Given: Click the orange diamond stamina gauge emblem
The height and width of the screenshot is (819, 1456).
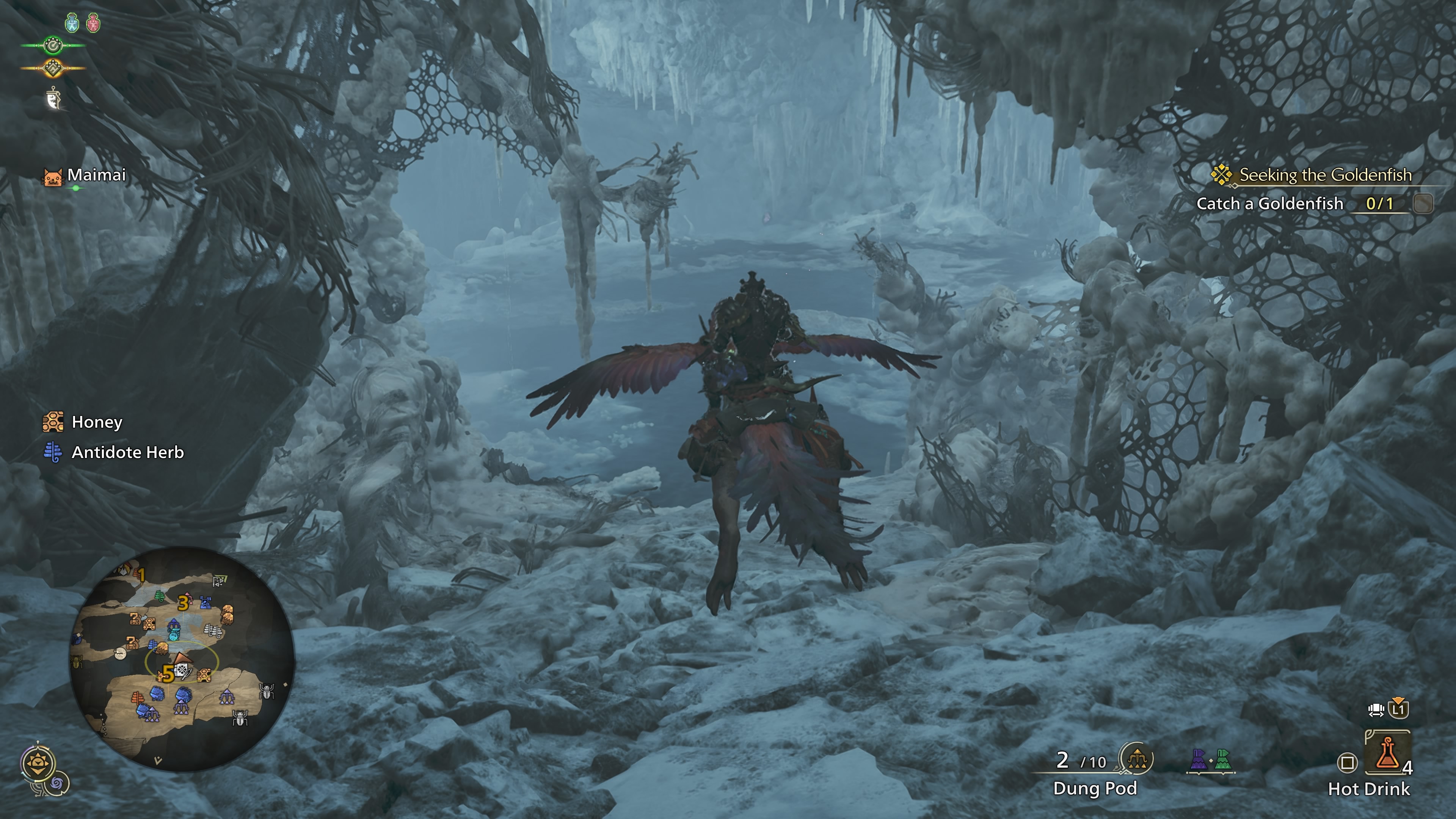Looking at the screenshot, I should (x=53, y=68).
